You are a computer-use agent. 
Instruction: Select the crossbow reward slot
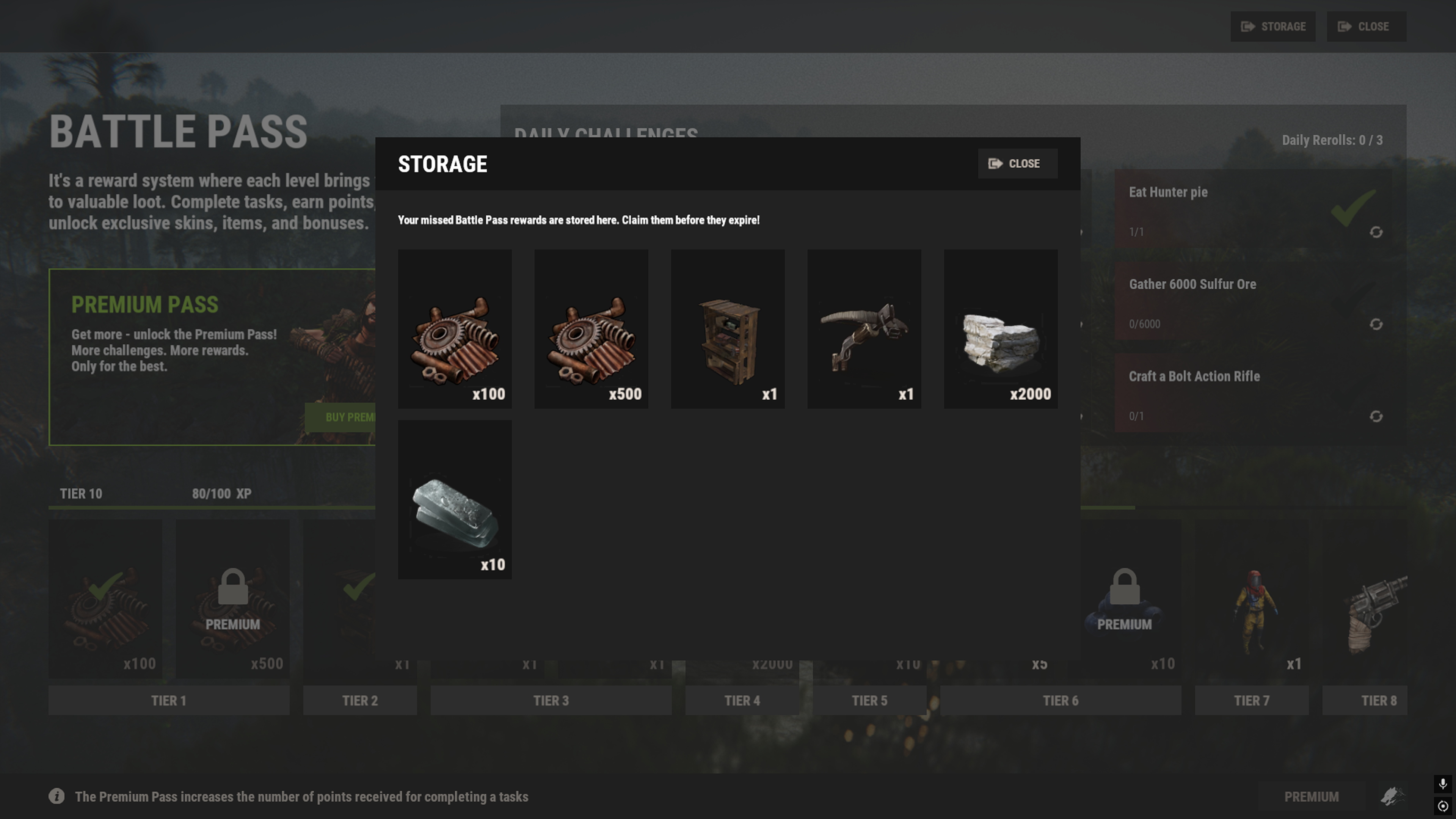coord(864,329)
